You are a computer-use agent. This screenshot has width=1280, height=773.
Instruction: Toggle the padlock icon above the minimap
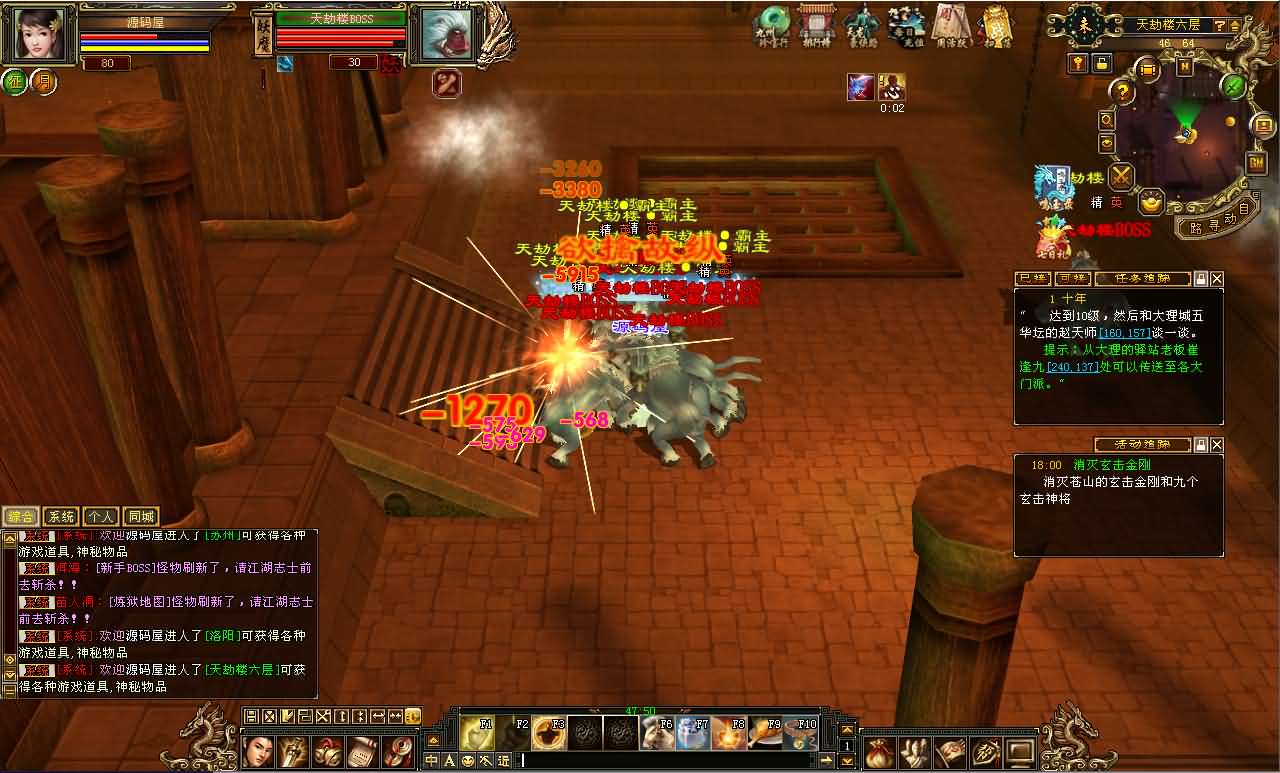[1102, 64]
